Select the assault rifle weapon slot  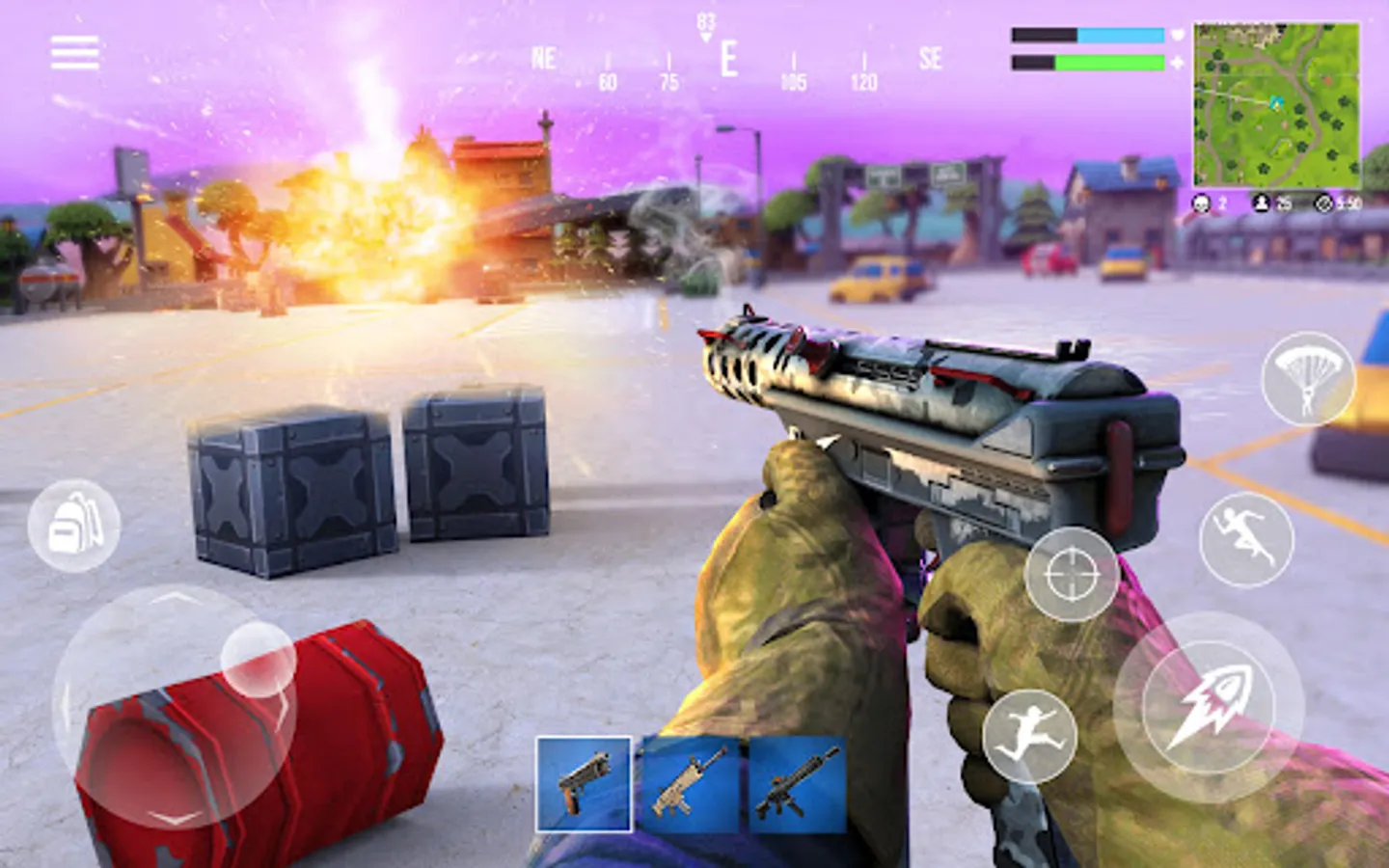(x=794, y=781)
